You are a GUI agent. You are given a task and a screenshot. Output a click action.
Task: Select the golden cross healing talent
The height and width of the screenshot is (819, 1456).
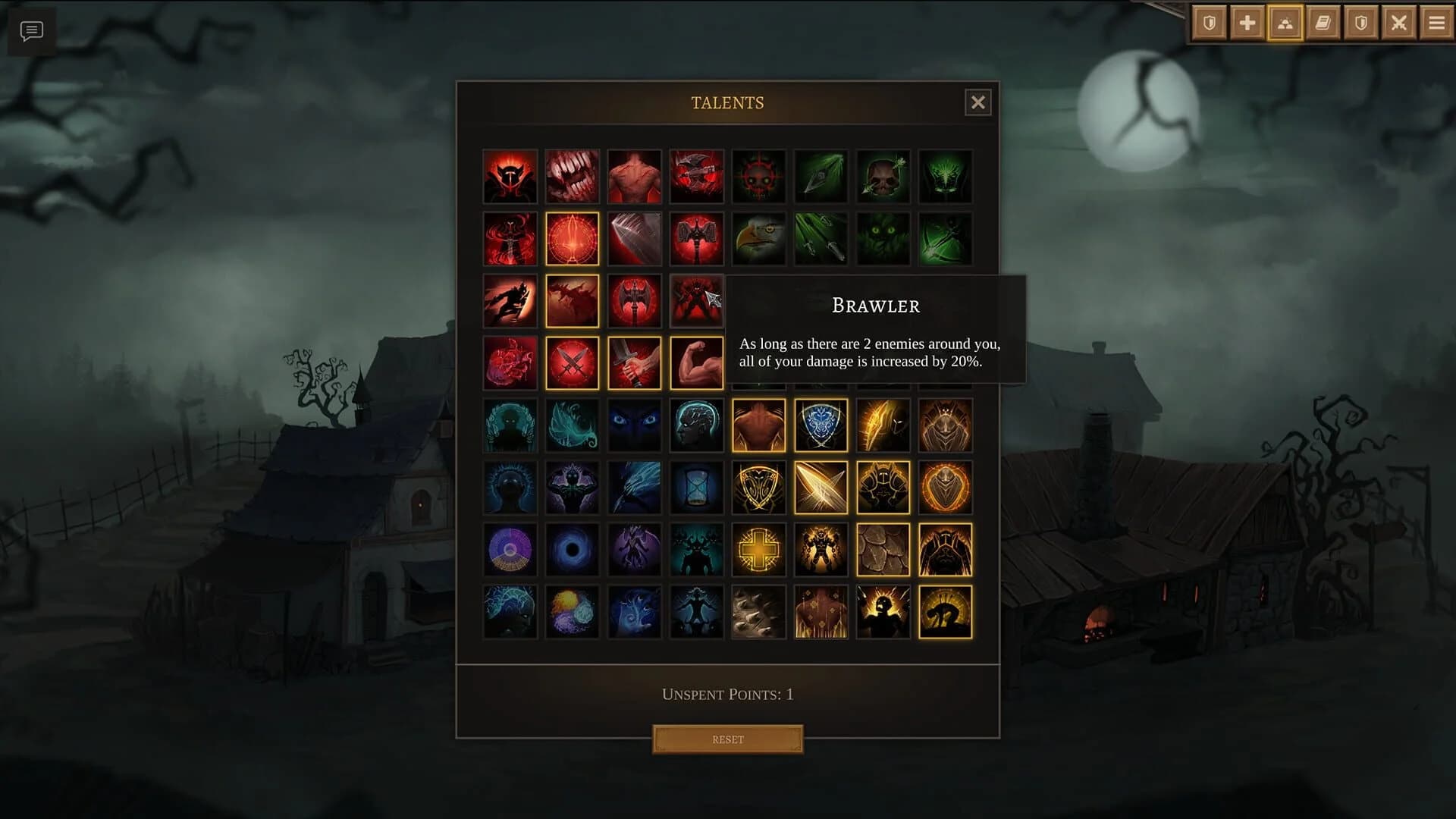pyautogui.click(x=758, y=549)
